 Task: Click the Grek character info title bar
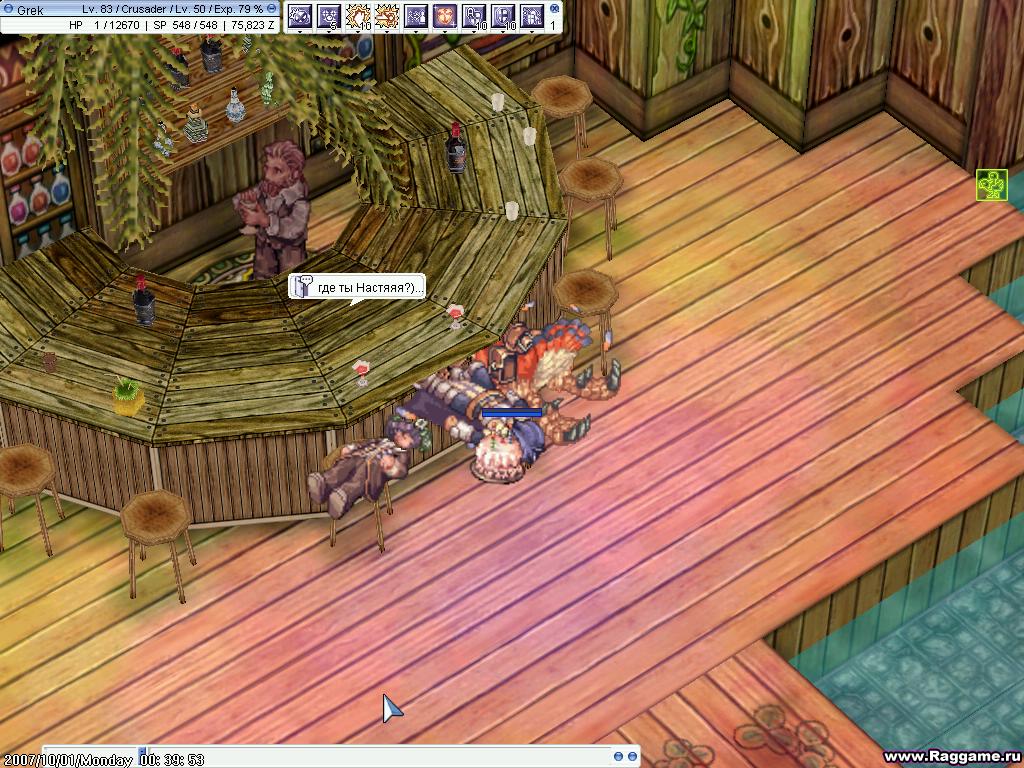(x=140, y=8)
